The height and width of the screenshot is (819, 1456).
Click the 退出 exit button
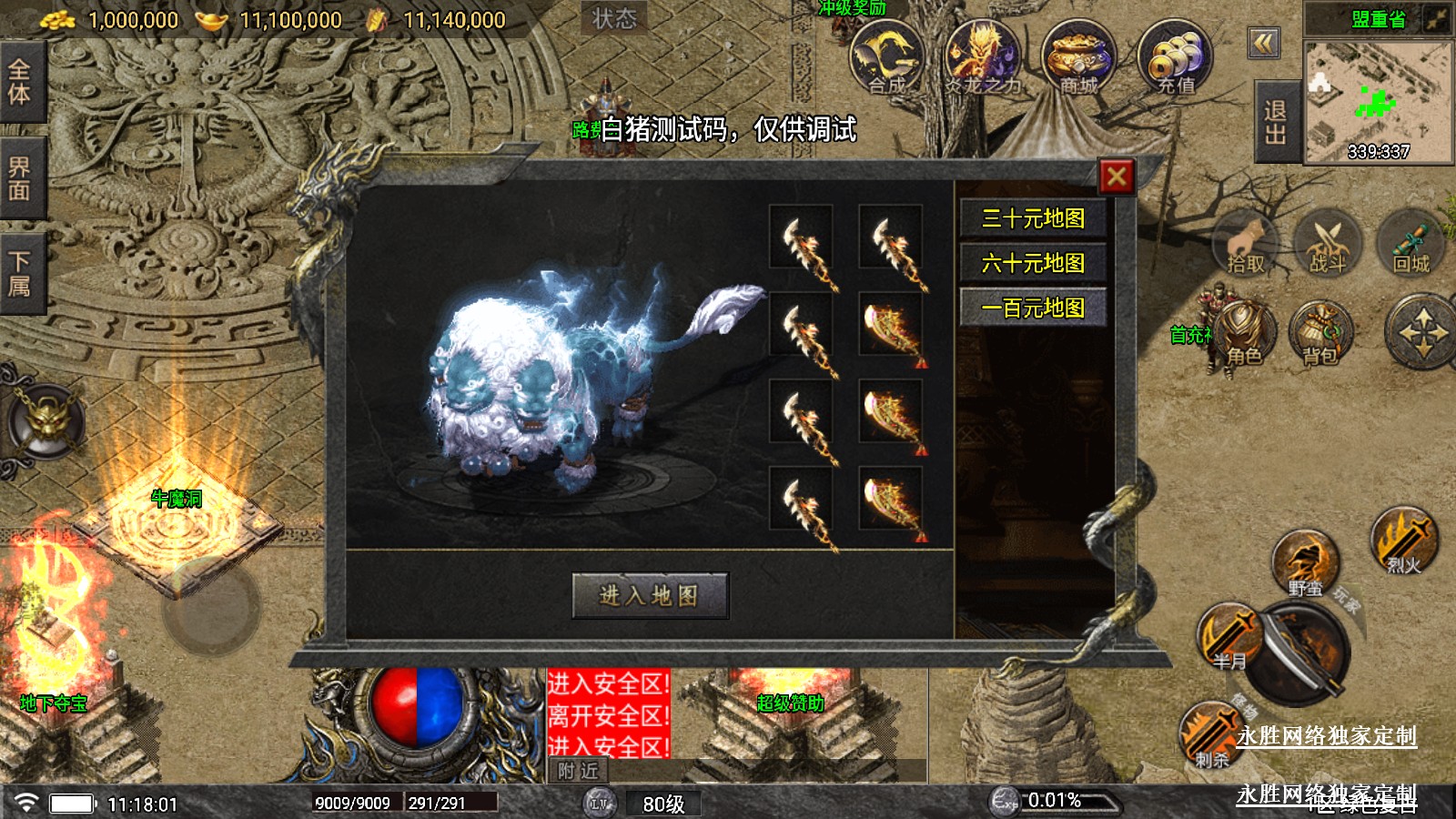point(1276,122)
